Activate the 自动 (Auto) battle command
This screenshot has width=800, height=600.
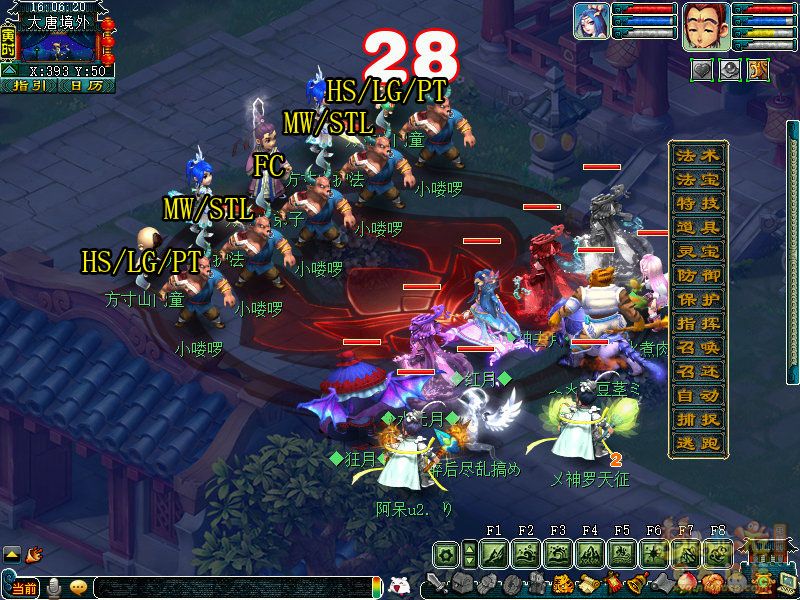tap(697, 396)
